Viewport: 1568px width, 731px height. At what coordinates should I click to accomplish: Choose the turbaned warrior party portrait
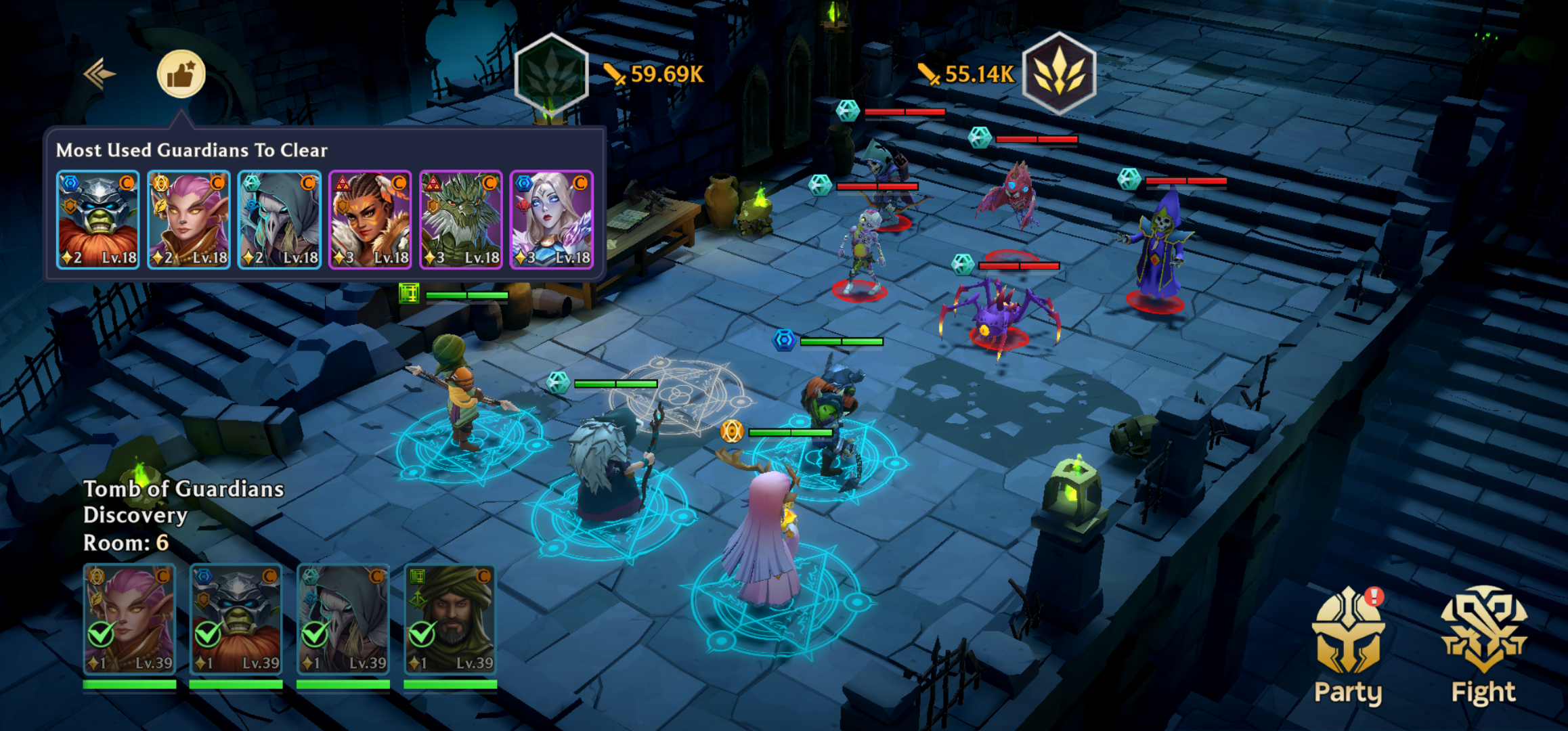tap(450, 619)
